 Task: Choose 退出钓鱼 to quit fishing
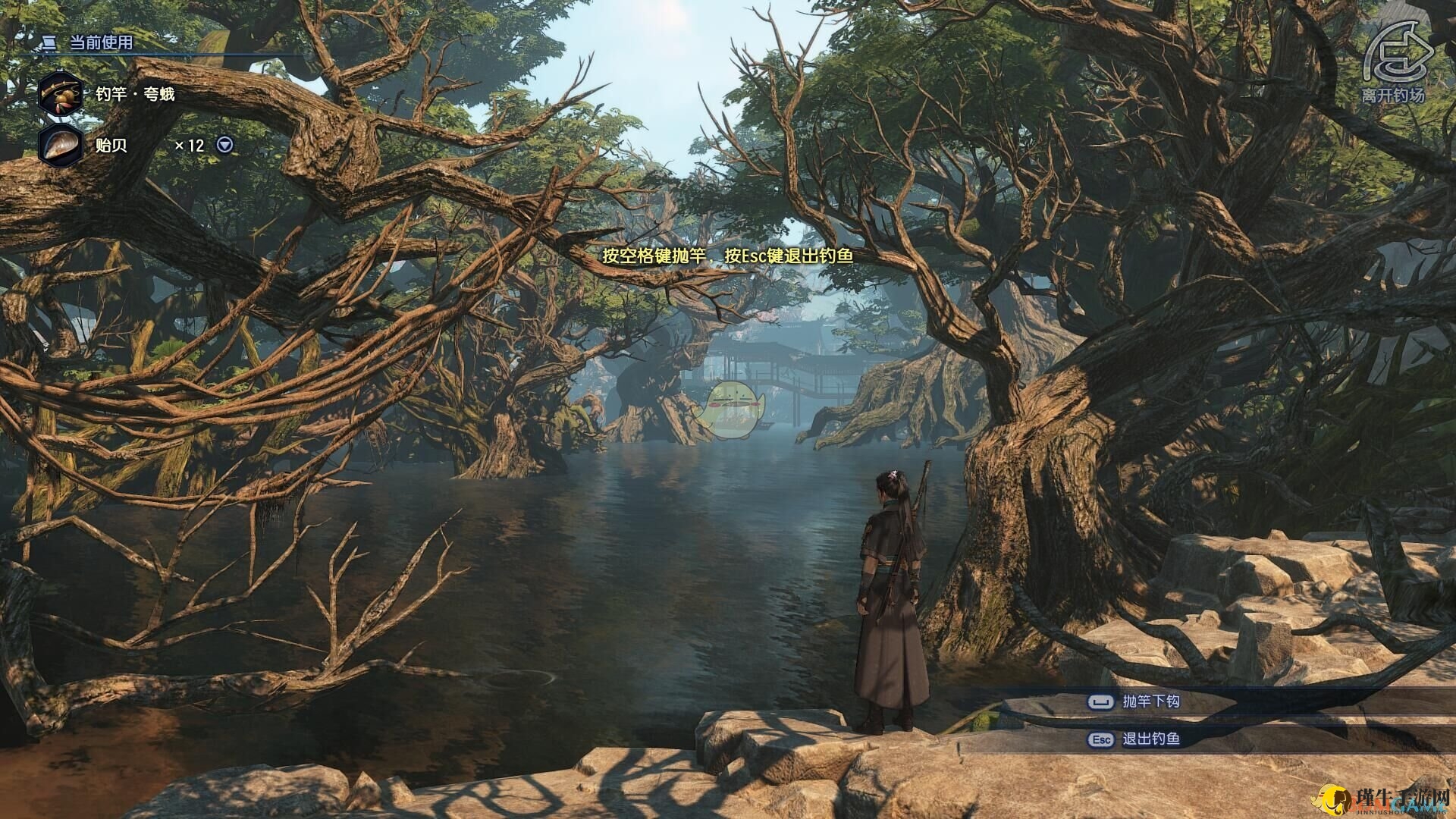point(1150,739)
